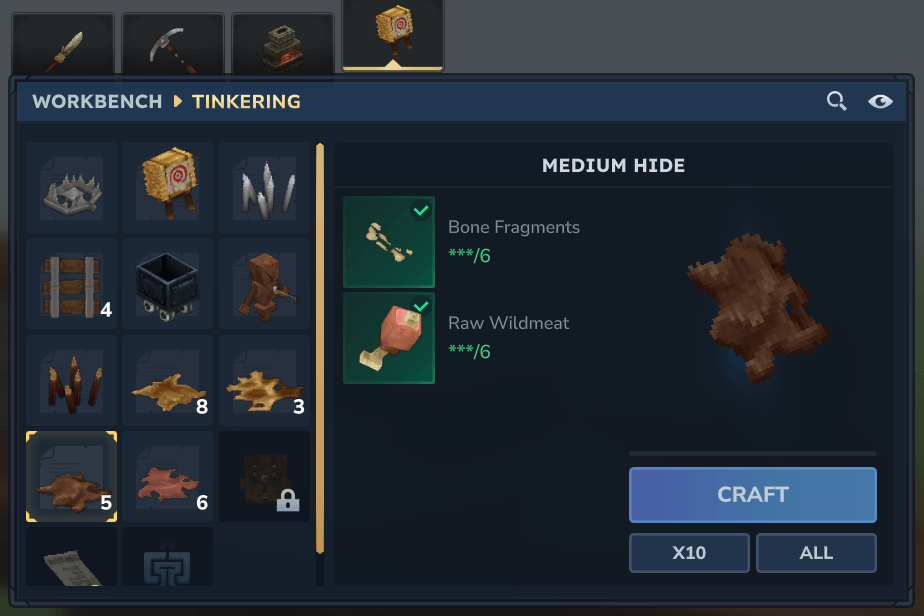The width and height of the screenshot is (924, 616).
Task: Click the CRAFT button
Action: click(752, 494)
